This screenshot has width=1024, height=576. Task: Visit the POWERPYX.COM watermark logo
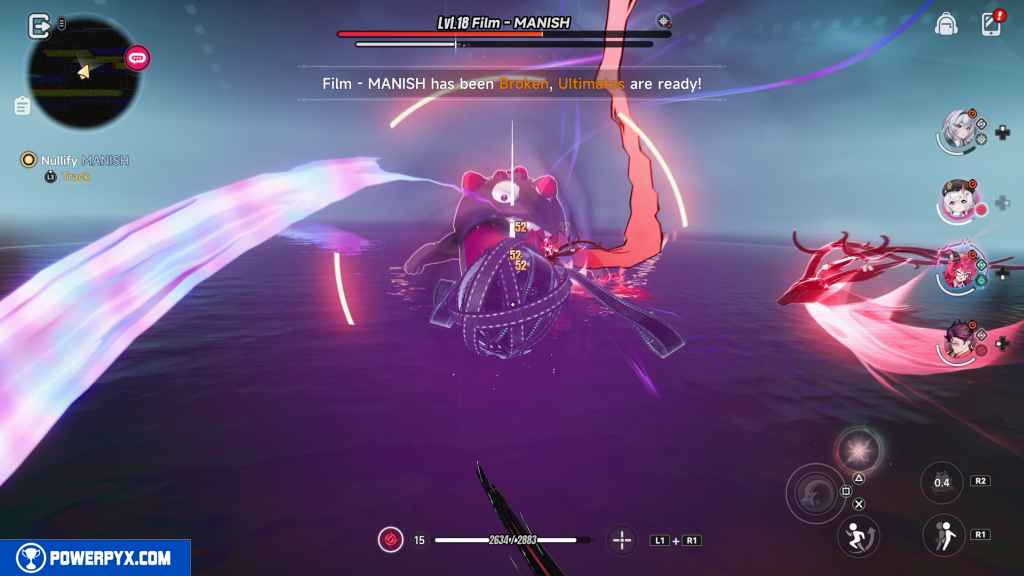pos(95,558)
